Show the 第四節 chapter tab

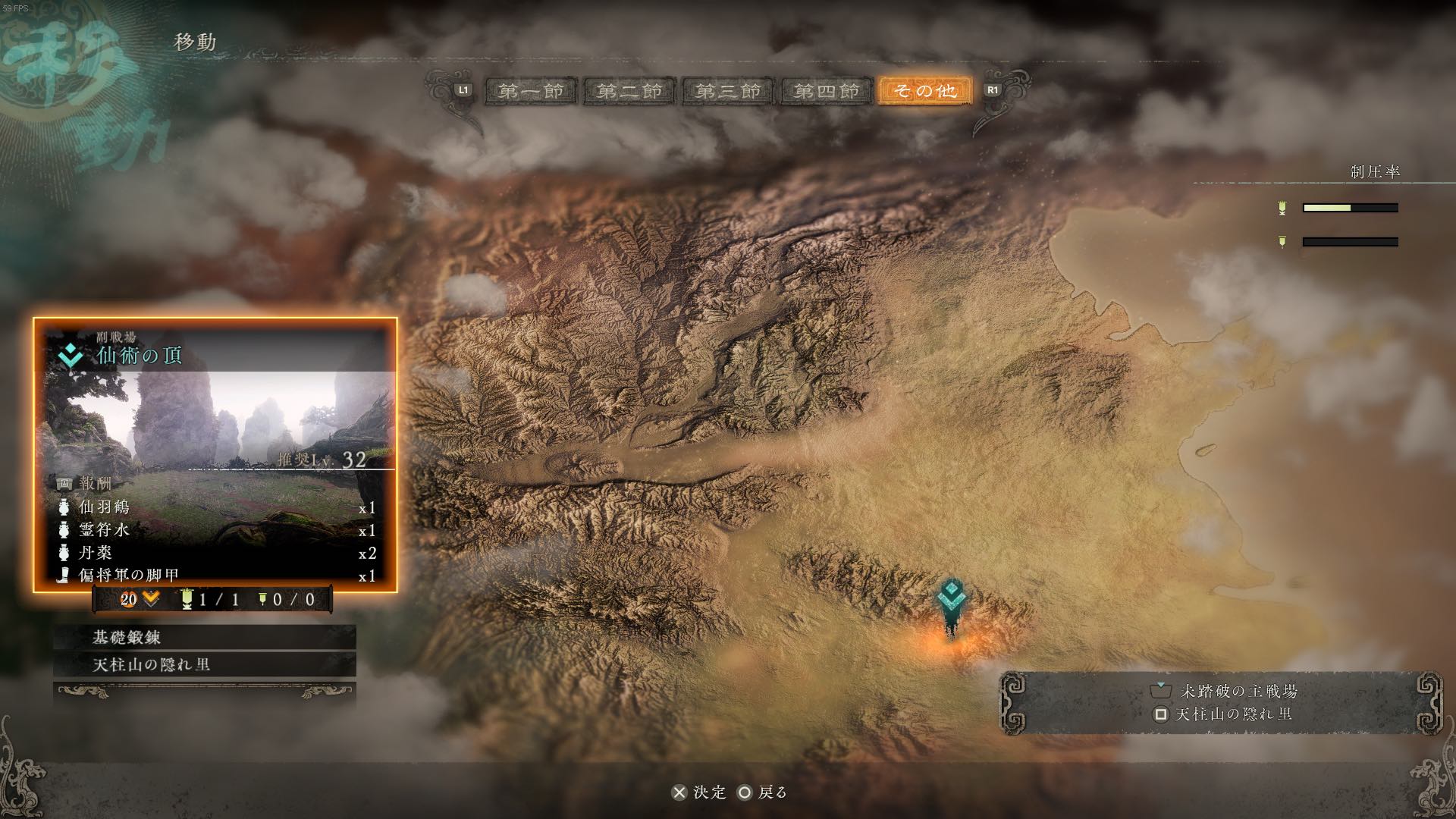pyautogui.click(x=827, y=91)
